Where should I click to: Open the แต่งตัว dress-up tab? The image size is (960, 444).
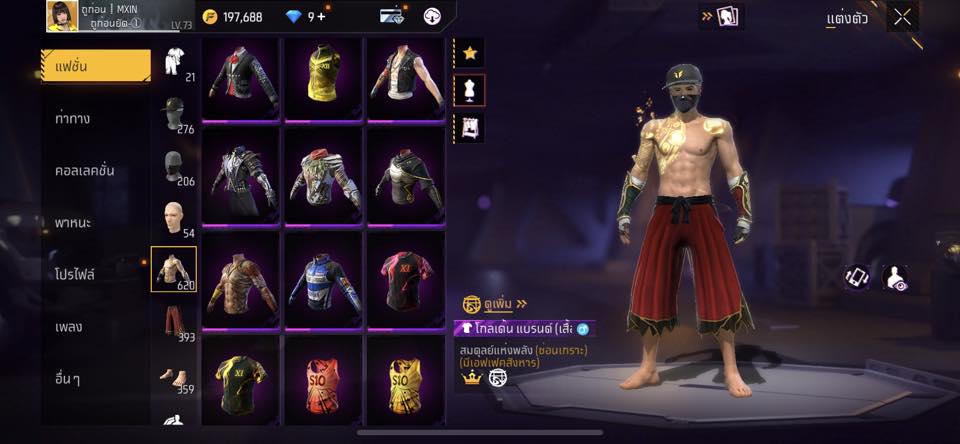tap(846, 18)
